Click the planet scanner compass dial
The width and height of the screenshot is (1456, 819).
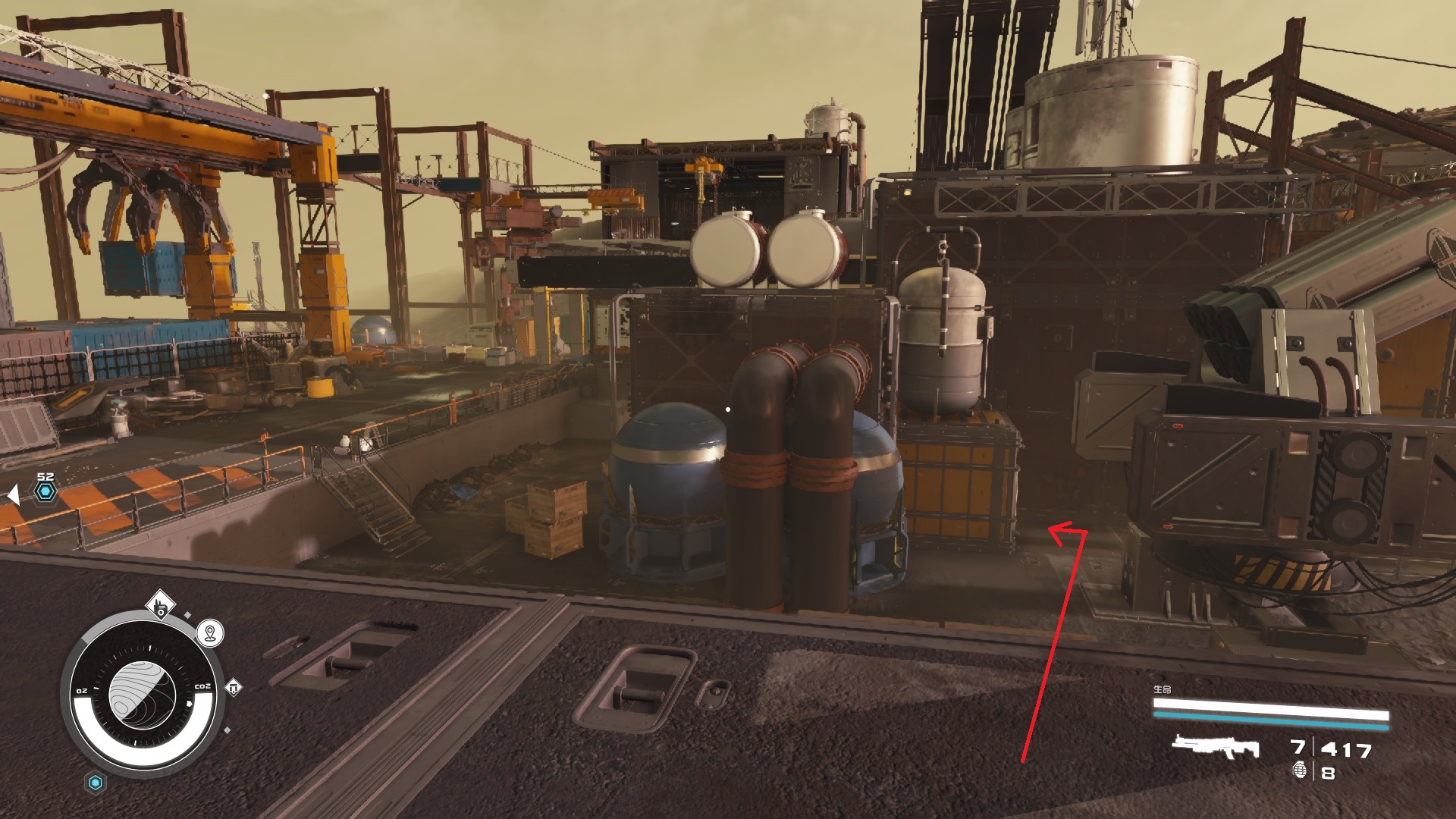coord(142,694)
